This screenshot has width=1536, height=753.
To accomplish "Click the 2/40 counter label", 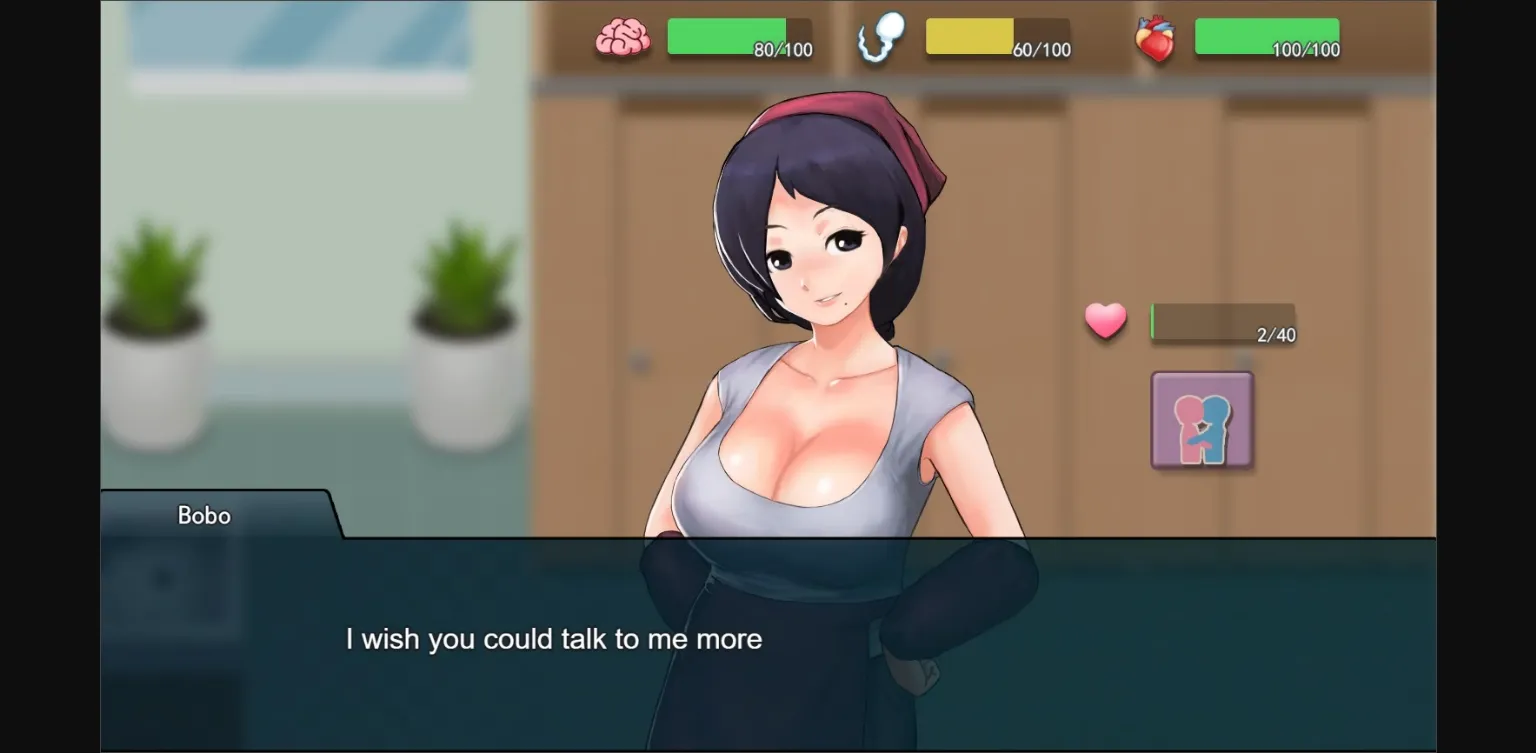I will 1273,336.
